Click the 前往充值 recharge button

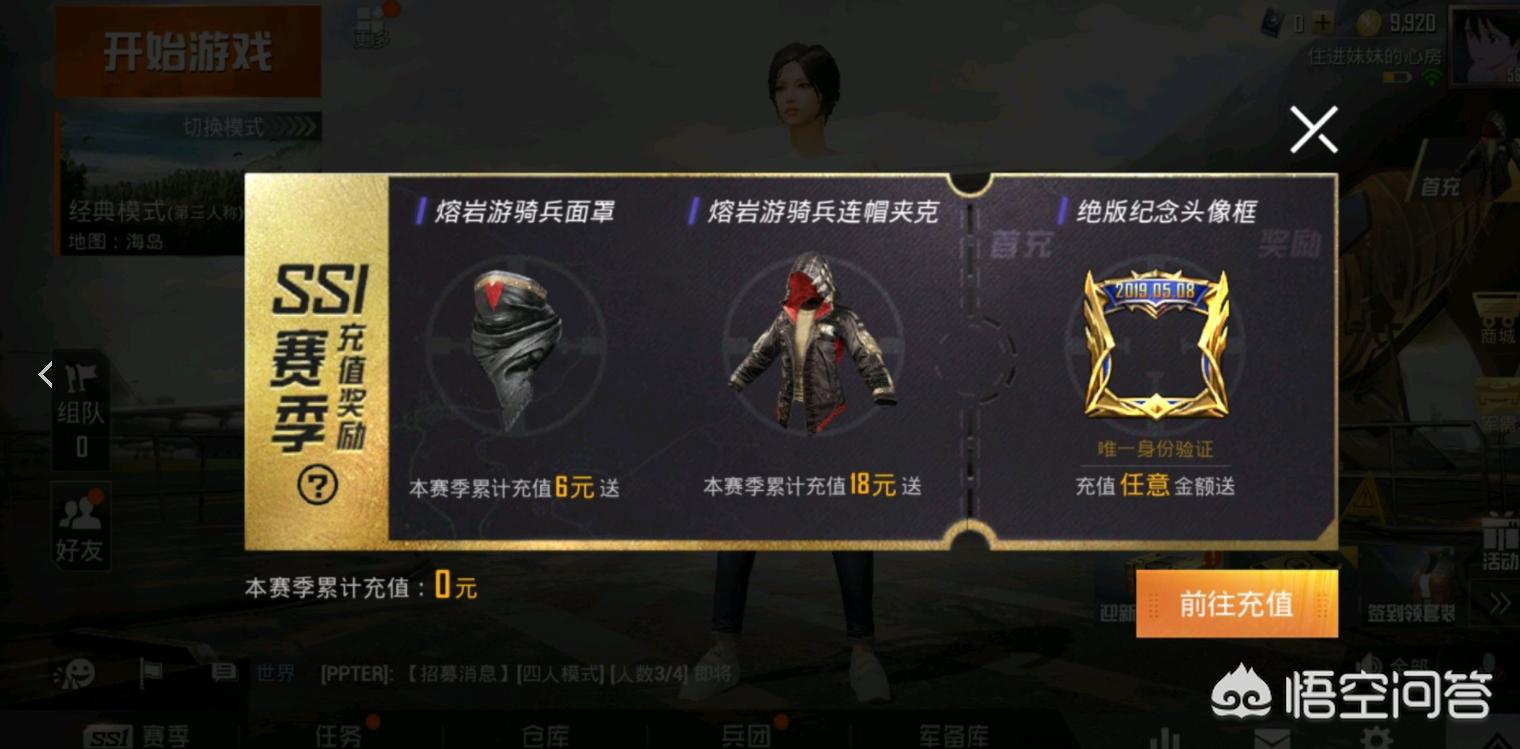pos(1237,604)
